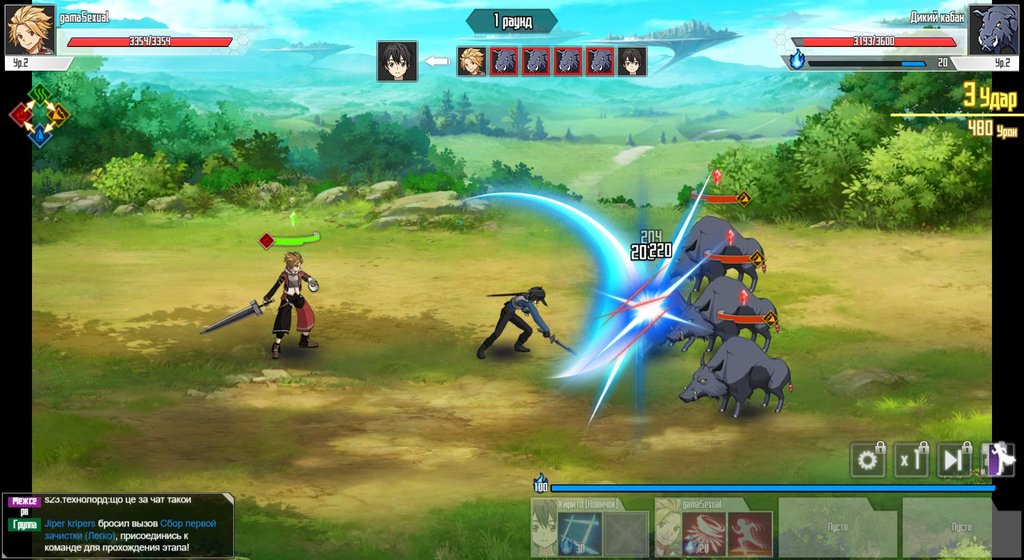Click the gamaSexual player avatar
1024x560 pixels.
(x=30, y=30)
